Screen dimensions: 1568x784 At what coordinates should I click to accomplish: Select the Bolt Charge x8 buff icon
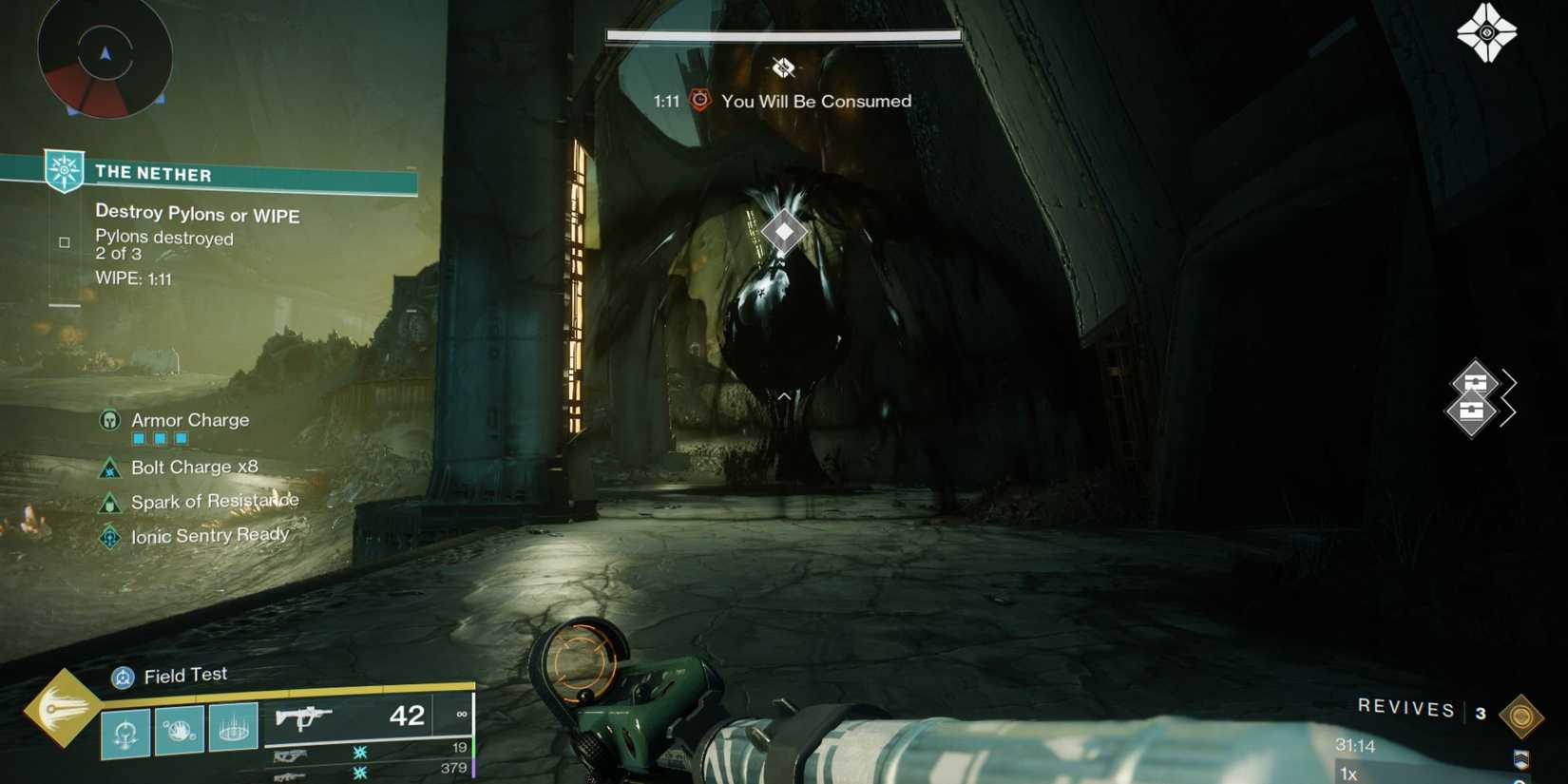(x=109, y=468)
